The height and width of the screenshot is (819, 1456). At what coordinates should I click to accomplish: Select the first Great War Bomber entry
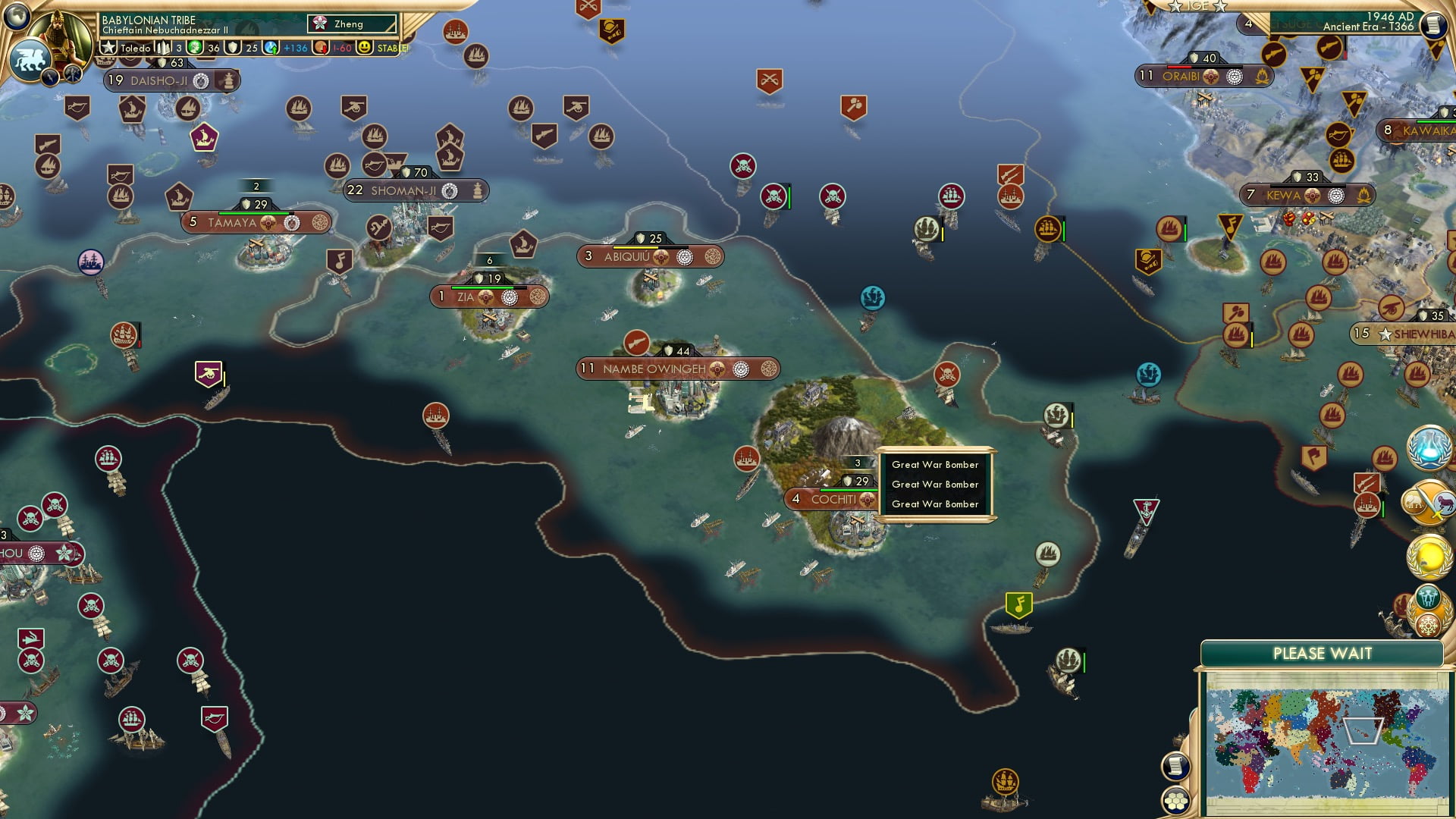pyautogui.click(x=935, y=465)
